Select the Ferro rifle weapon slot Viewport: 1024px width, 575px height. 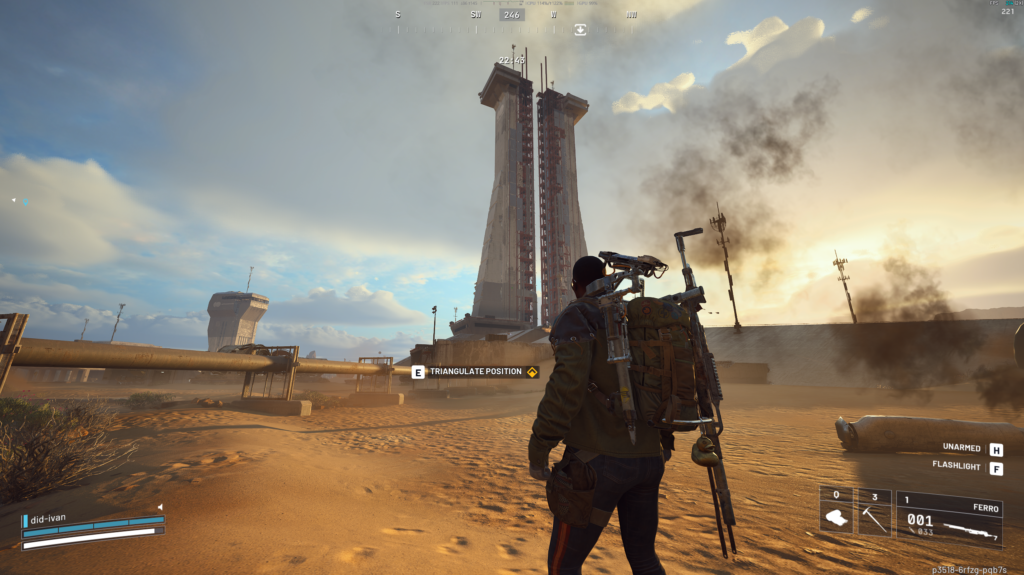[x=949, y=518]
